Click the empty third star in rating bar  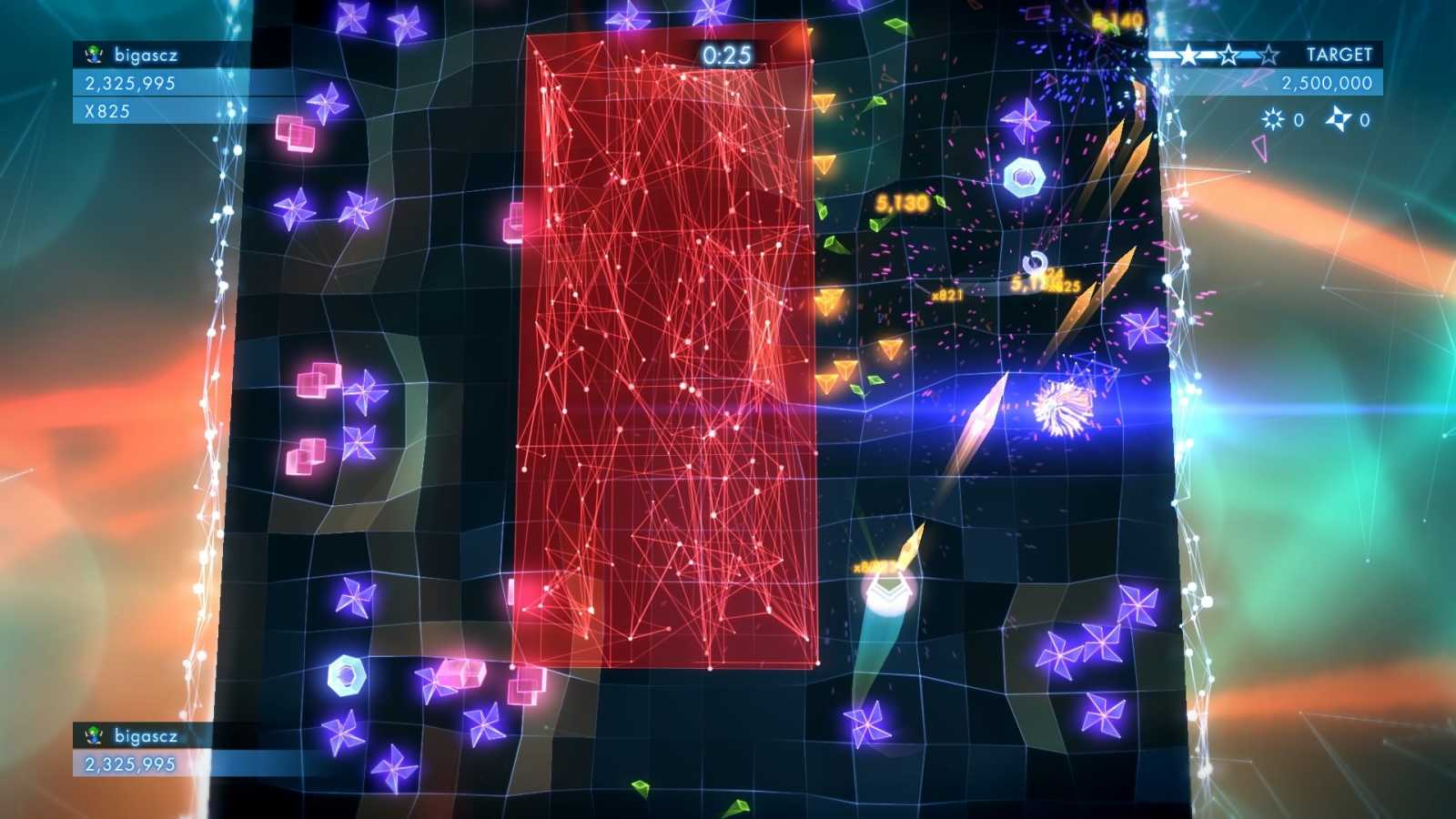1270,56
